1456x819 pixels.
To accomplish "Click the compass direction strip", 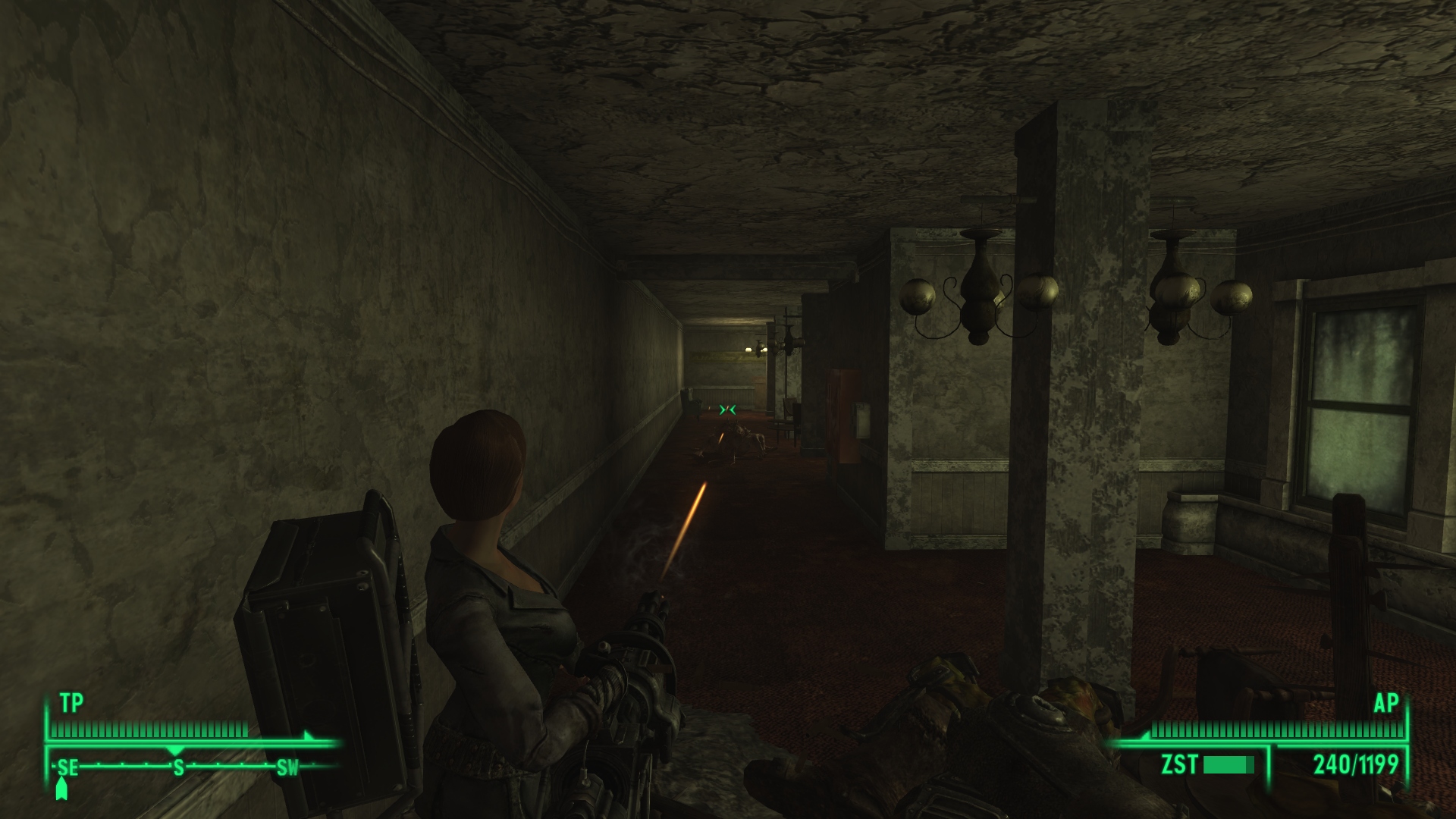I will pyautogui.click(x=178, y=767).
